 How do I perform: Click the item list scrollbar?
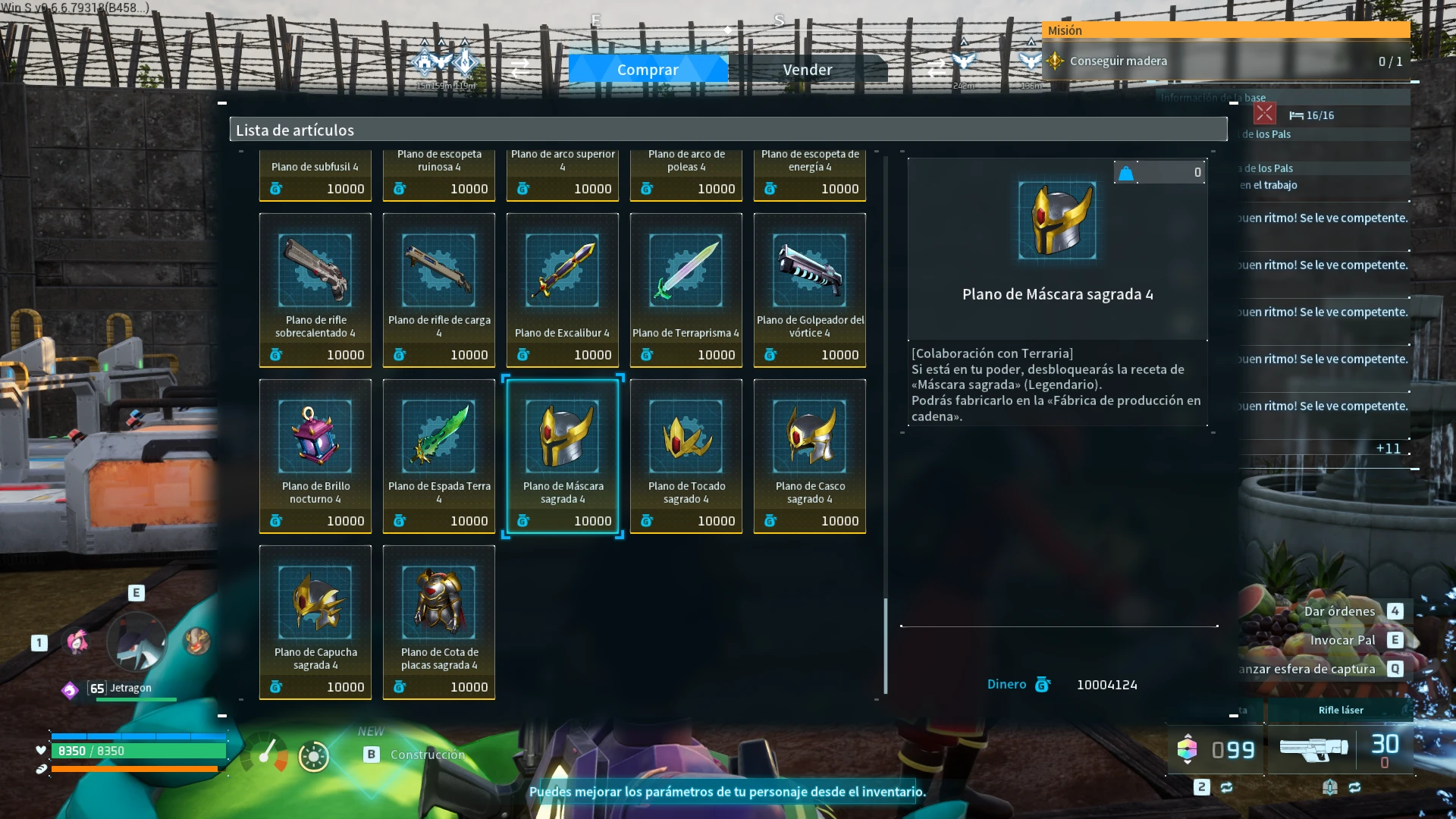point(886,645)
